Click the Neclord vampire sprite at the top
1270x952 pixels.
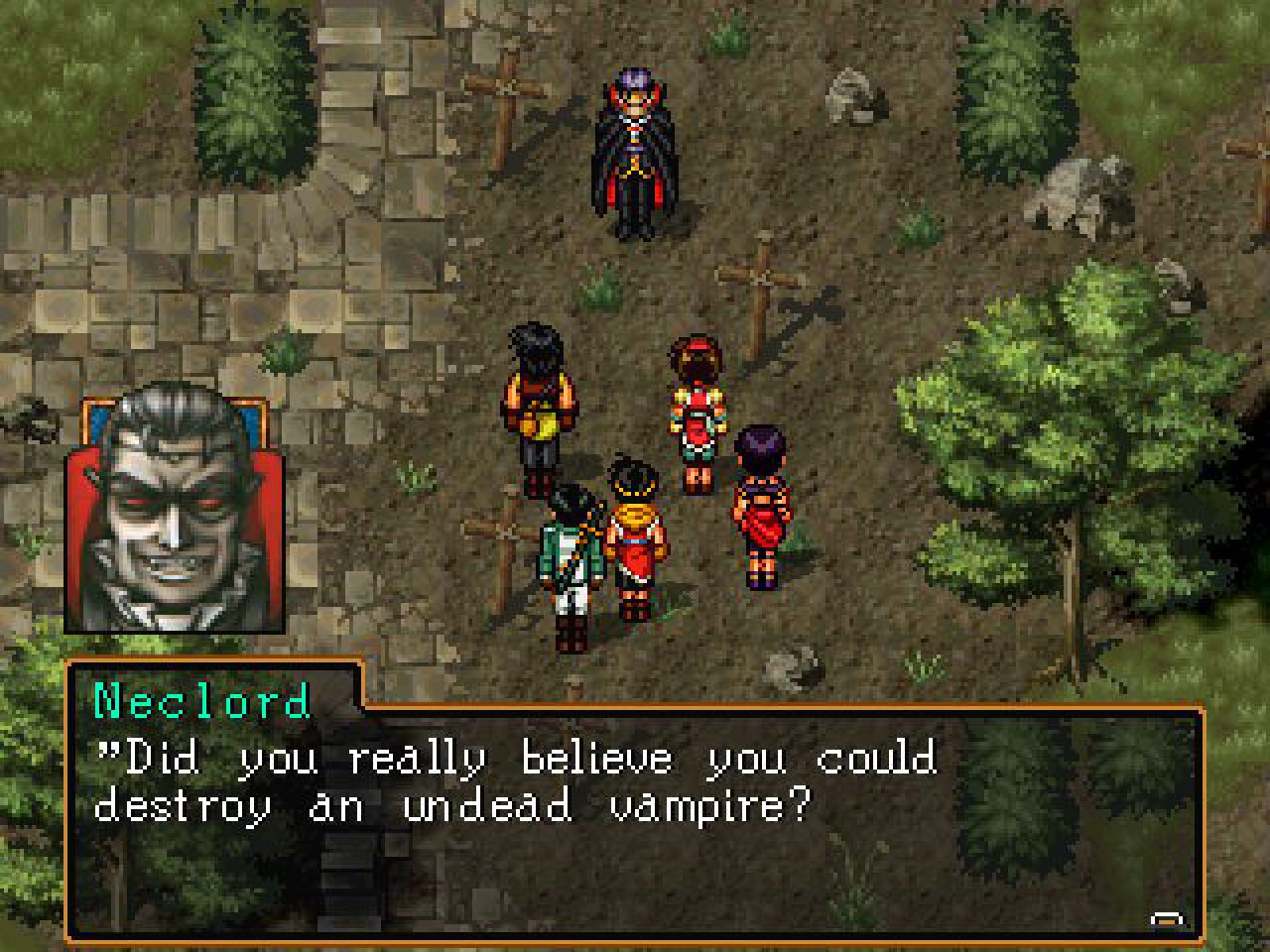[635, 149]
